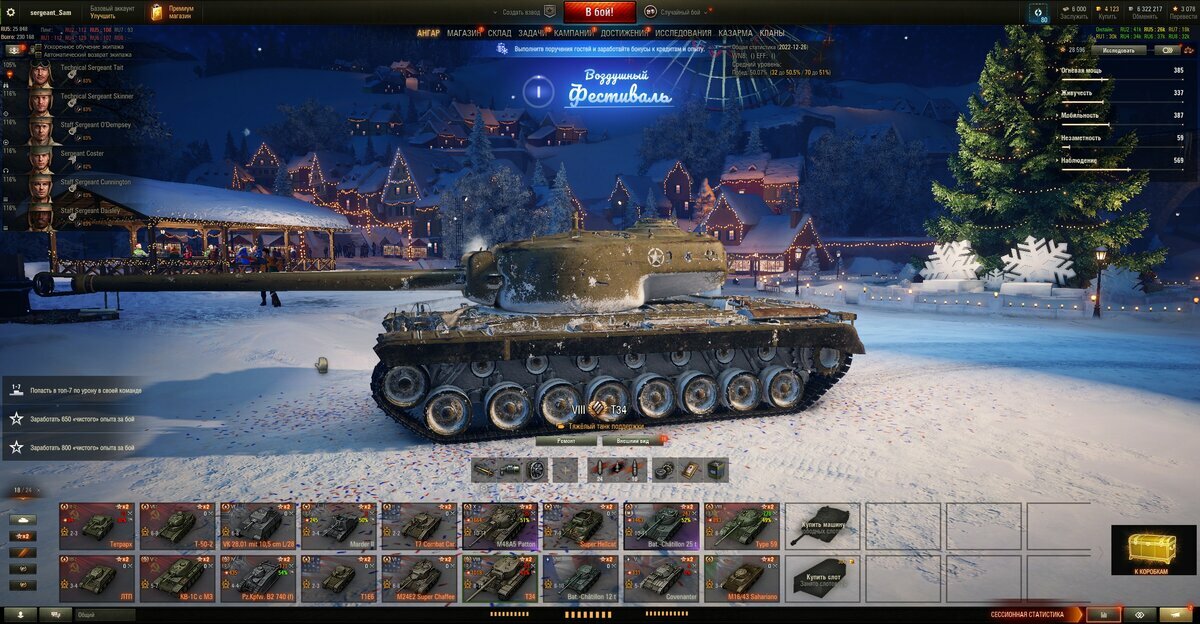
Task: Switch to the Склад tab
Action: point(500,33)
